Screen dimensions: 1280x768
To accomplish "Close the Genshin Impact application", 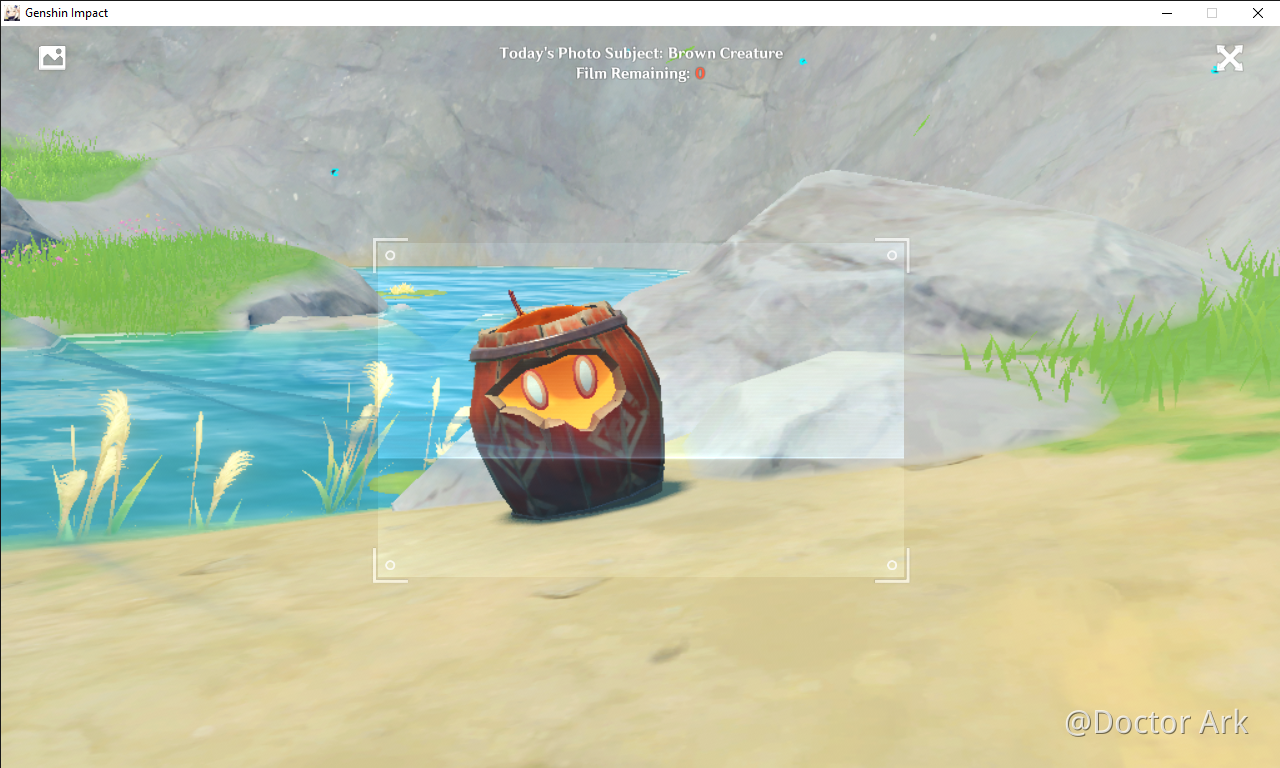I will (x=1257, y=13).
